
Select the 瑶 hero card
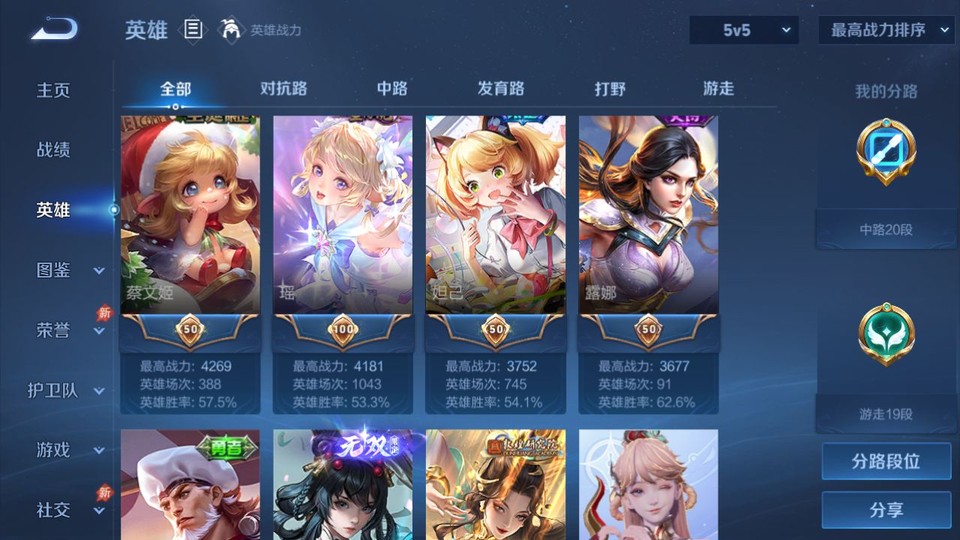343,215
